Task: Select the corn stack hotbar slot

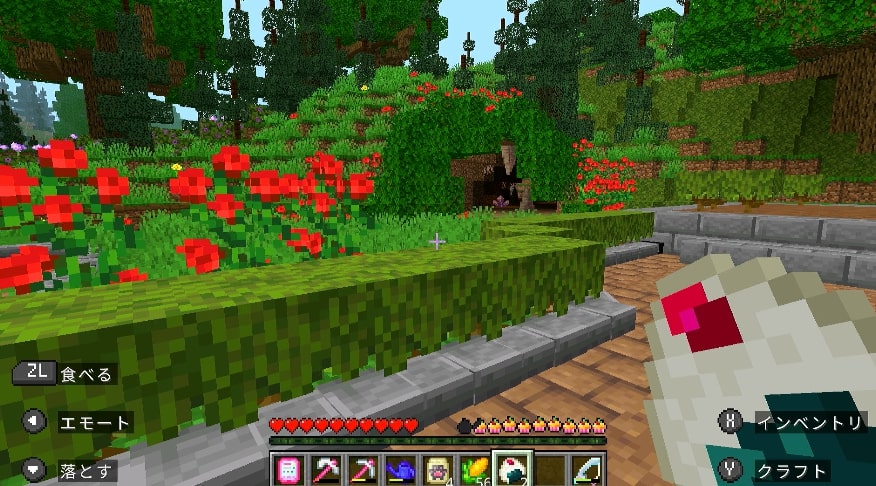Action: tap(472, 470)
